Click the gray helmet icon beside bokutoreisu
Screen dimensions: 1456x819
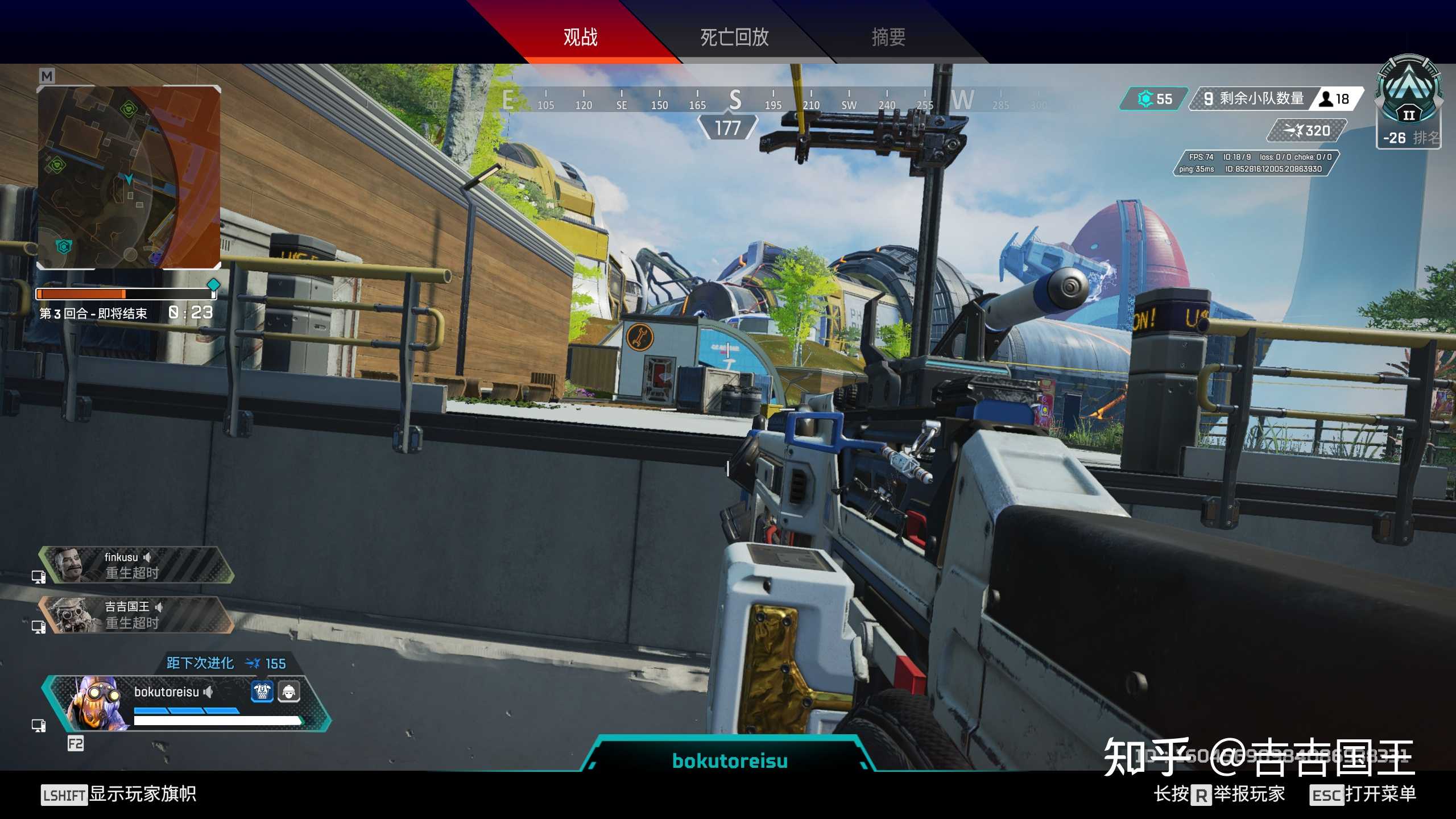[289, 692]
